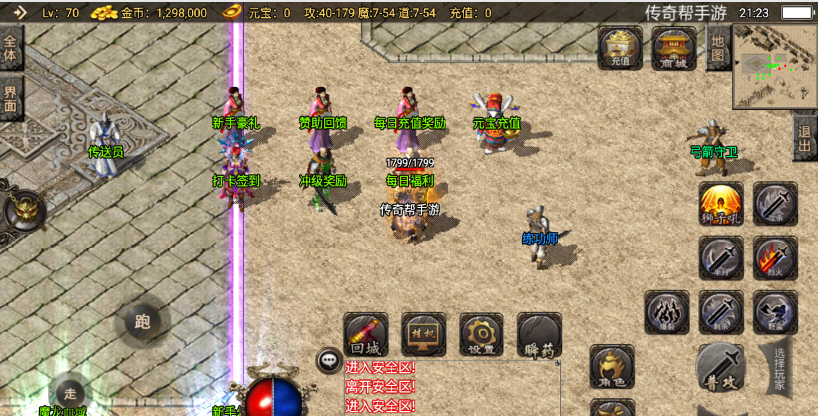Open the 角色 character panel

pos(612,366)
